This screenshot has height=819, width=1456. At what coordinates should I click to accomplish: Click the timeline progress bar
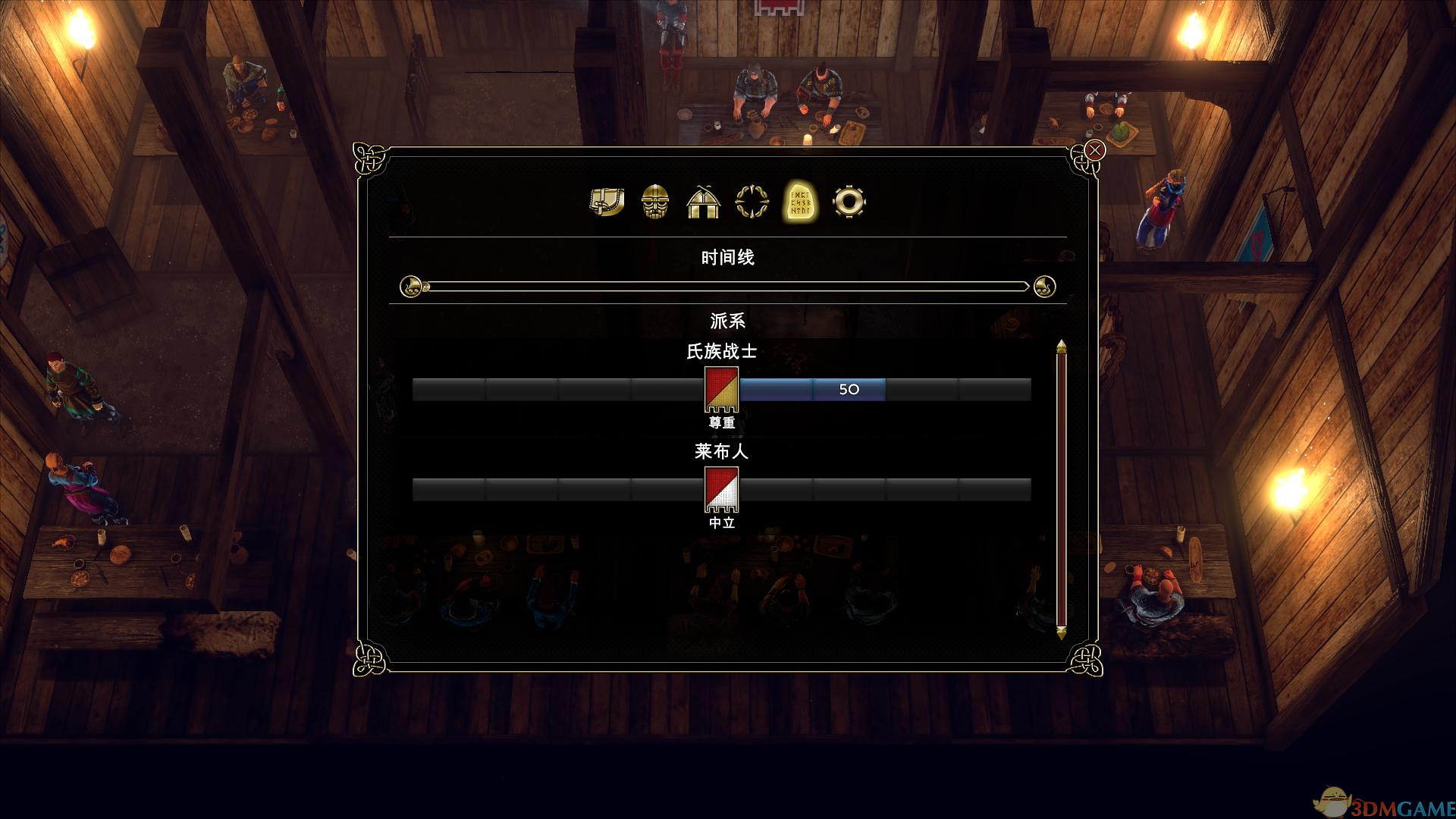[x=726, y=287]
